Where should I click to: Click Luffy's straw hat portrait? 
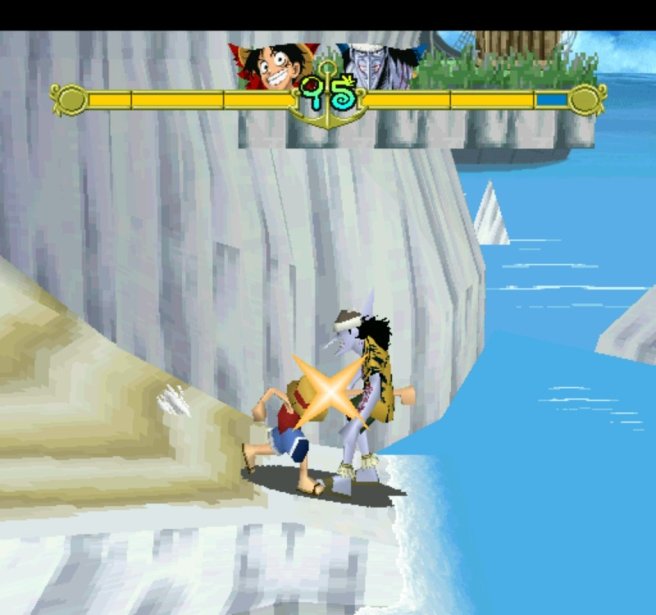270,67
